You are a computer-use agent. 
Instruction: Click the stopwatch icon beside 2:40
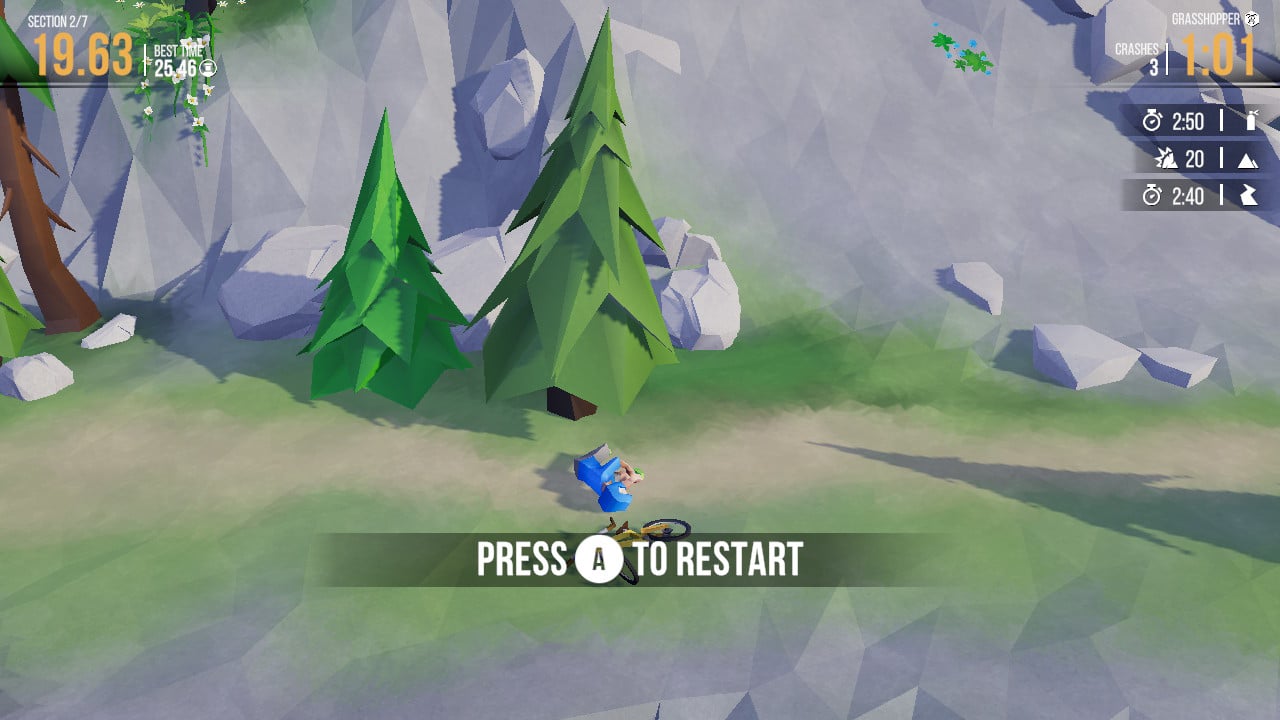pos(1152,196)
